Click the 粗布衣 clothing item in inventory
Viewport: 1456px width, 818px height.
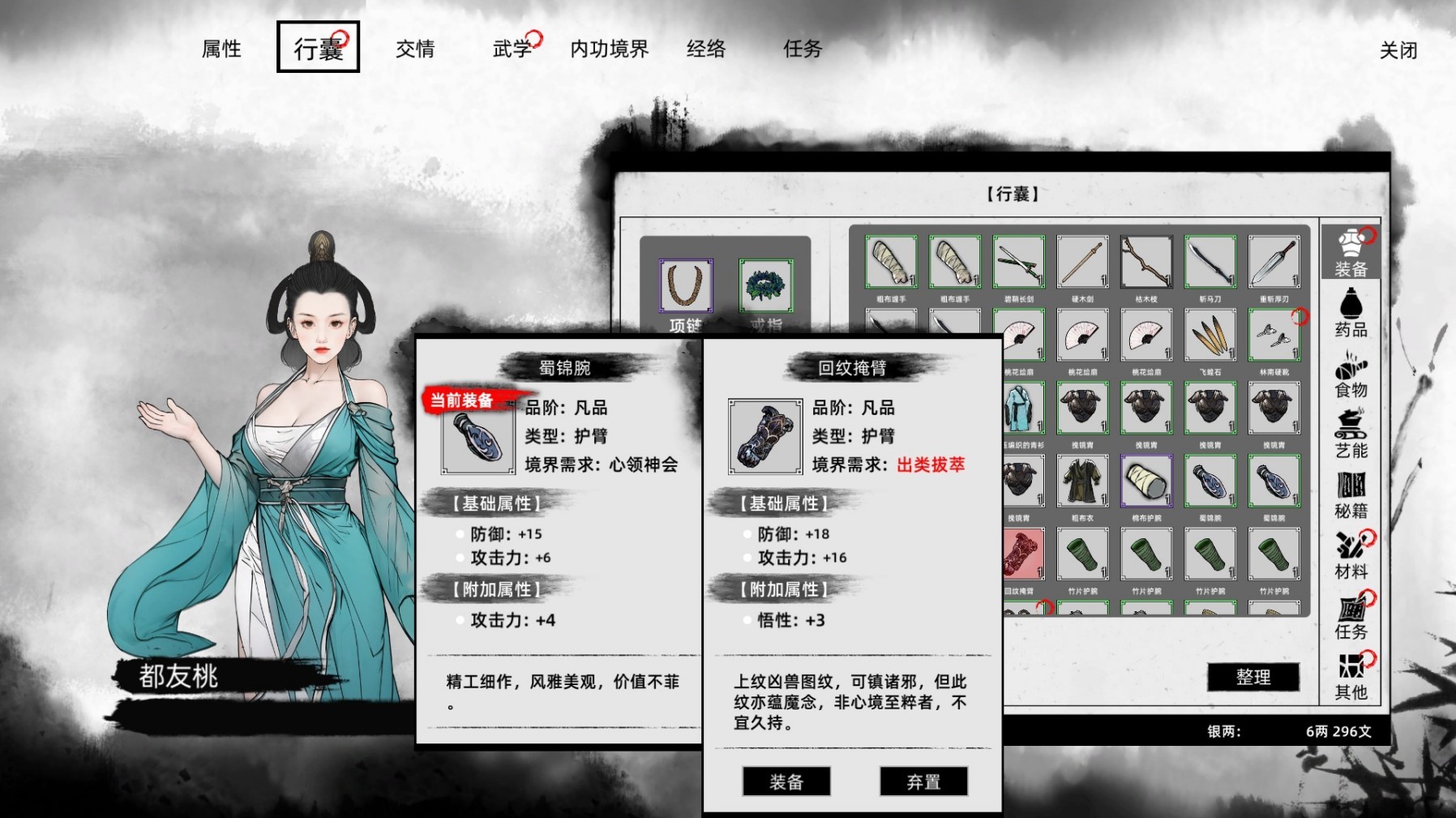click(x=1082, y=481)
